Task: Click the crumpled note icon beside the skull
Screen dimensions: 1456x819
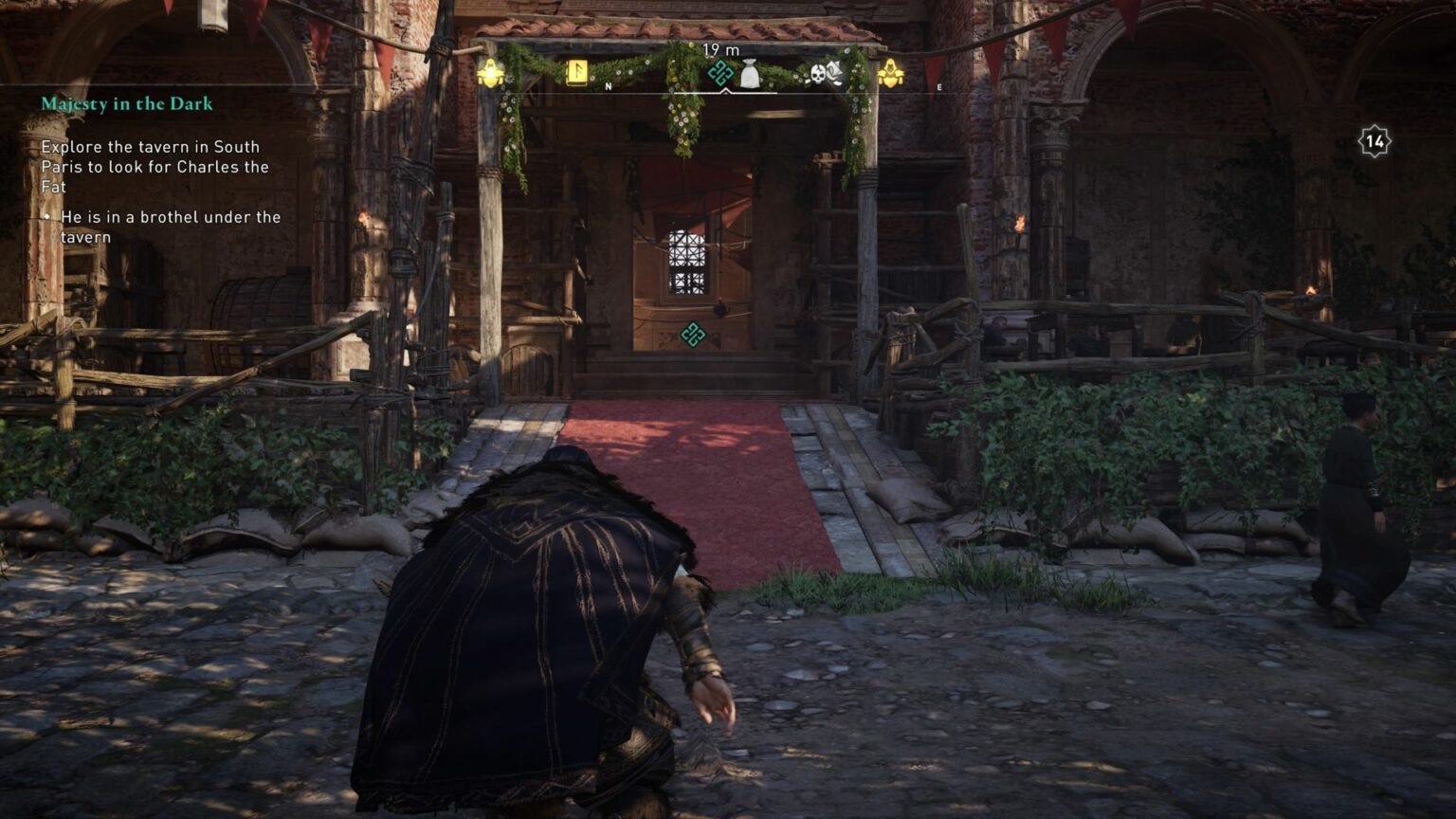Action: click(834, 70)
